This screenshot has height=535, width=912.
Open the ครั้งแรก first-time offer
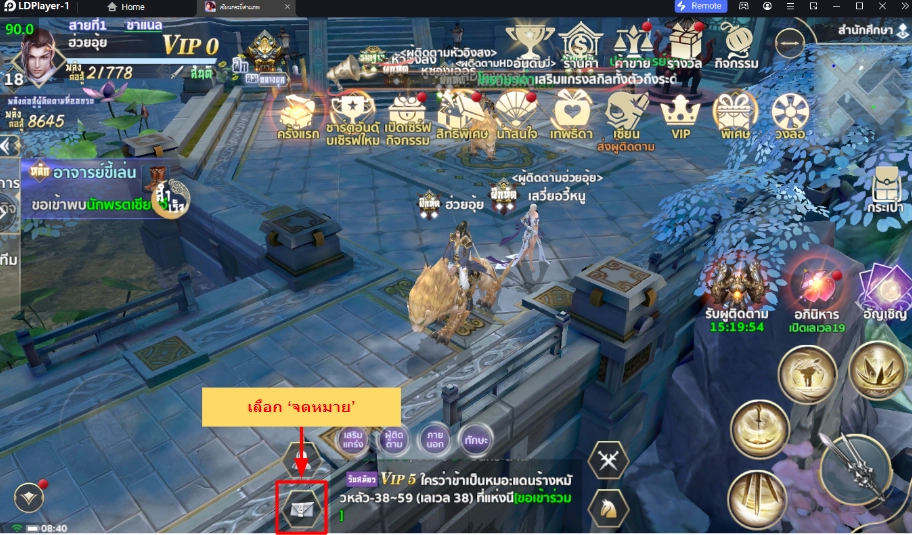pyautogui.click(x=298, y=115)
